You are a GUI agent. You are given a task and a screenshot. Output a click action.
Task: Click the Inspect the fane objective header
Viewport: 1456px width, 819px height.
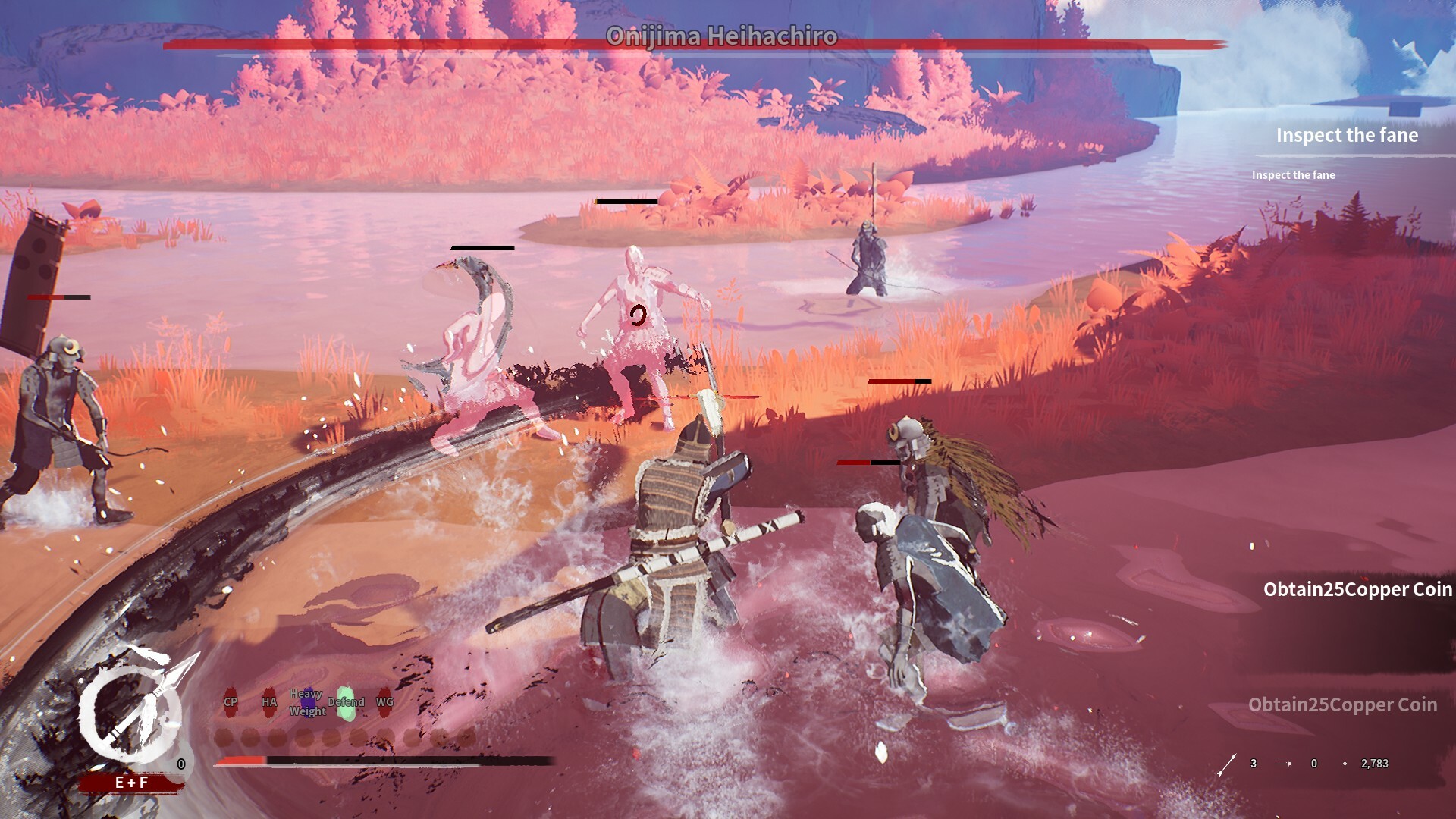click(x=1348, y=135)
